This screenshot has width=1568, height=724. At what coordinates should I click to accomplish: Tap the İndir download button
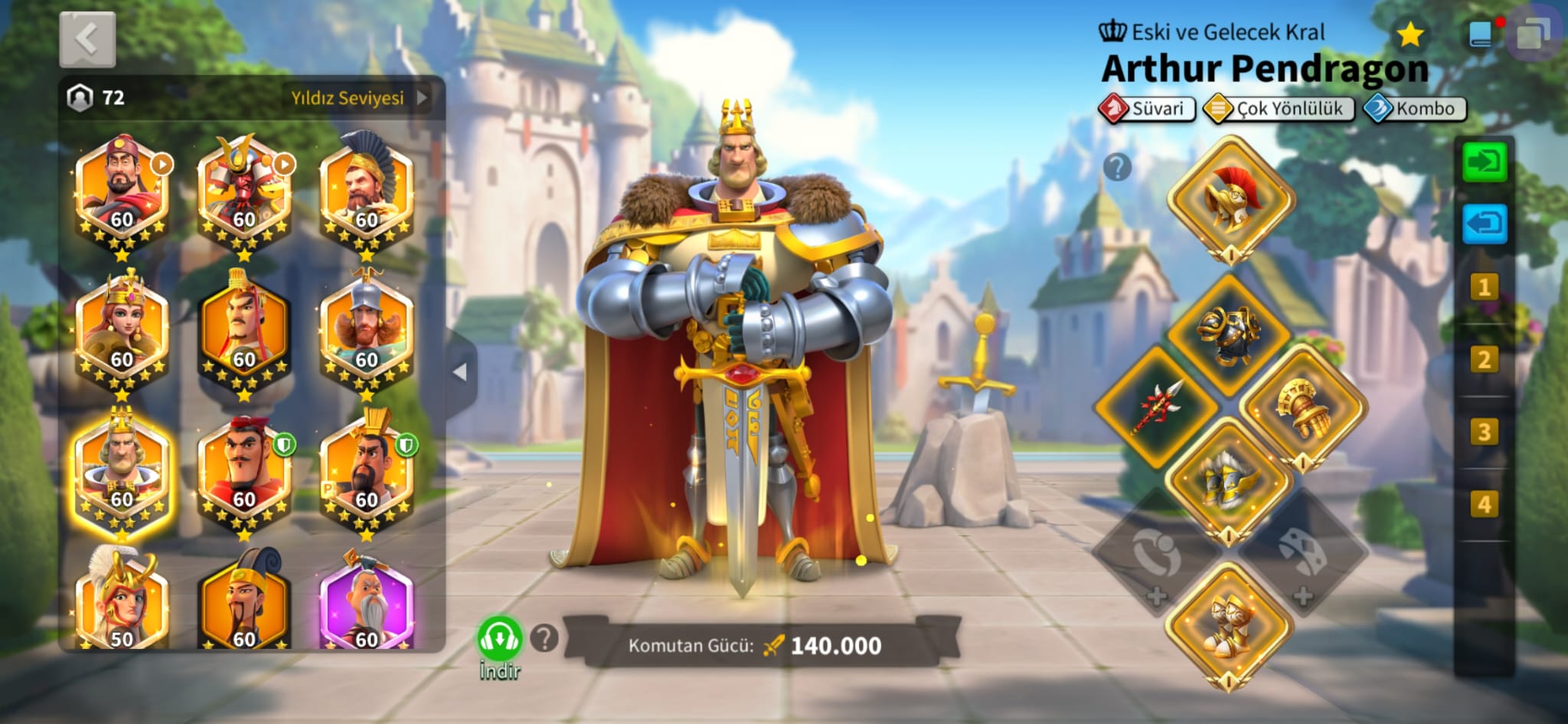[x=500, y=640]
